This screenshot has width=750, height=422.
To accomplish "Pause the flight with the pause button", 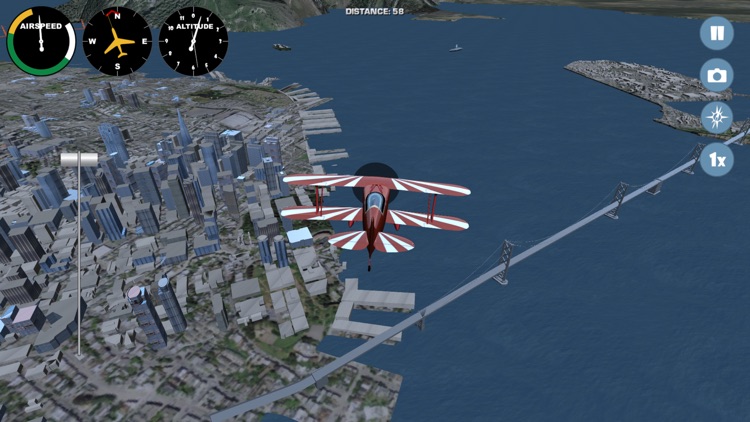I will [716, 33].
